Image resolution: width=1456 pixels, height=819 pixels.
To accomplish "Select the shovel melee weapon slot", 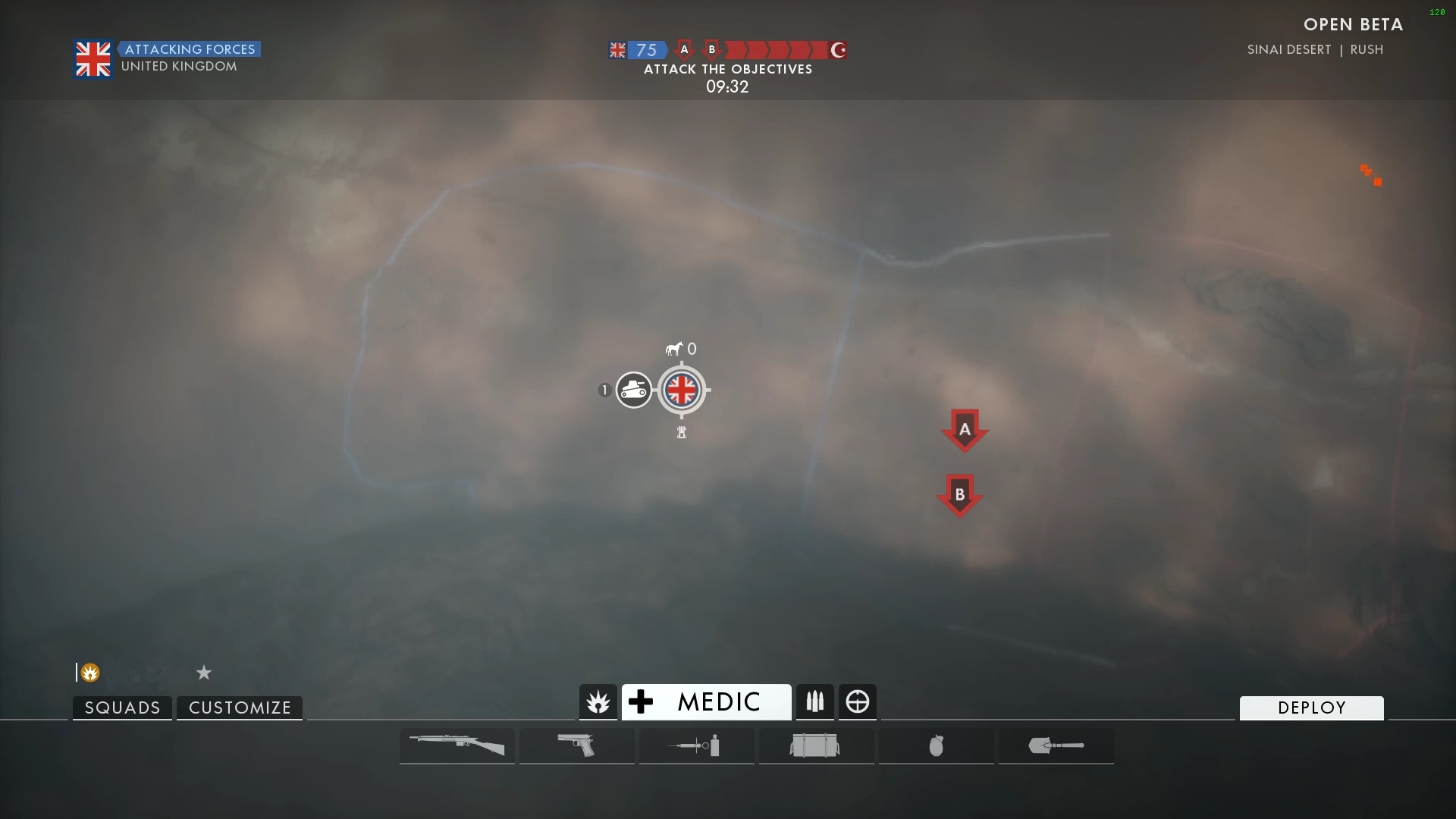I will pos(1056,745).
